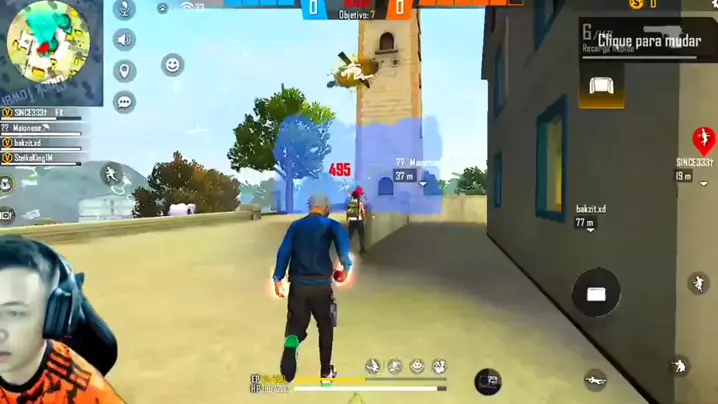Switch to crouch stance
The height and width of the screenshot is (404, 718).
(x=680, y=366)
